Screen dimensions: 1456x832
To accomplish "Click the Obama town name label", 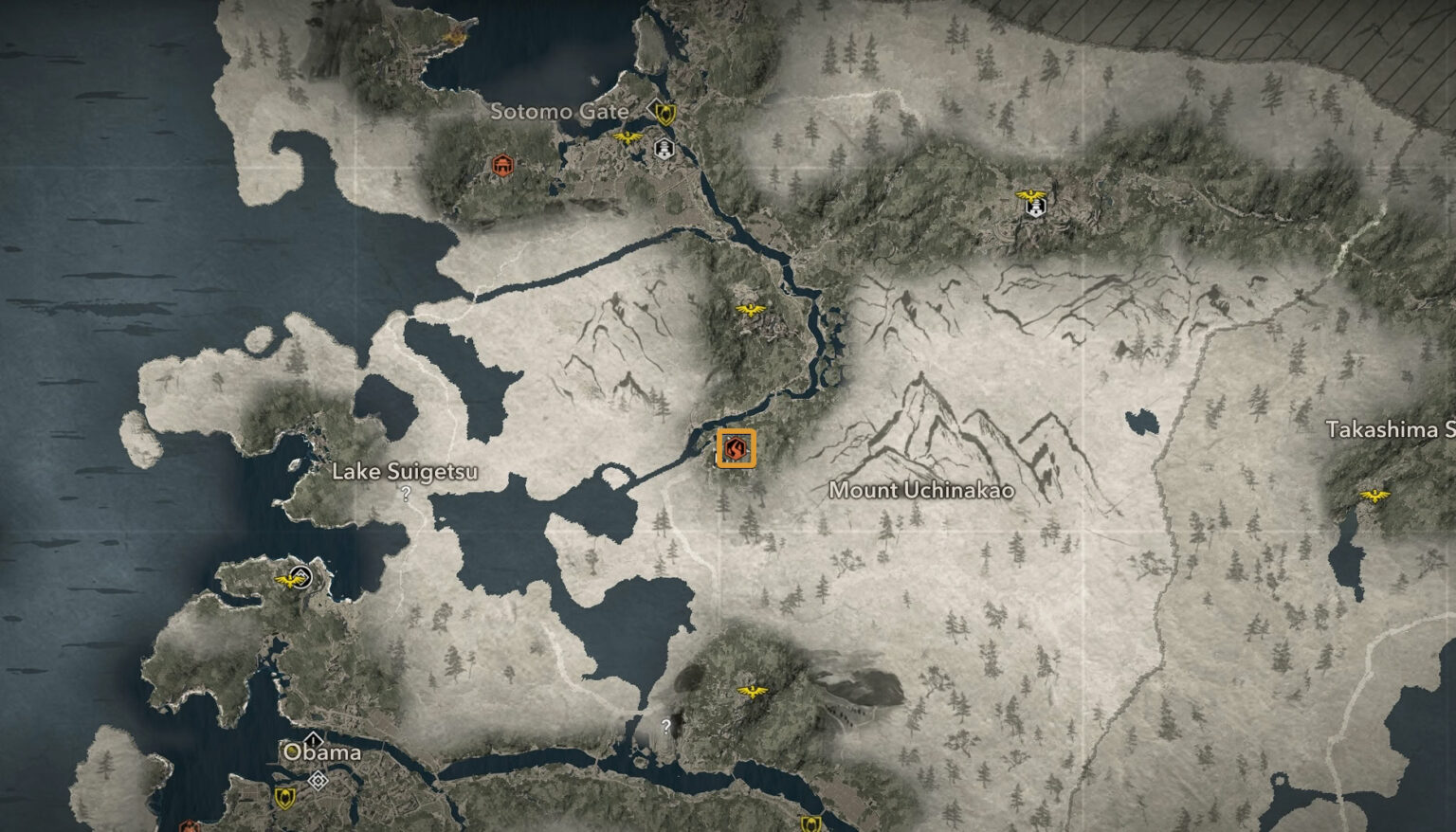I will [324, 753].
